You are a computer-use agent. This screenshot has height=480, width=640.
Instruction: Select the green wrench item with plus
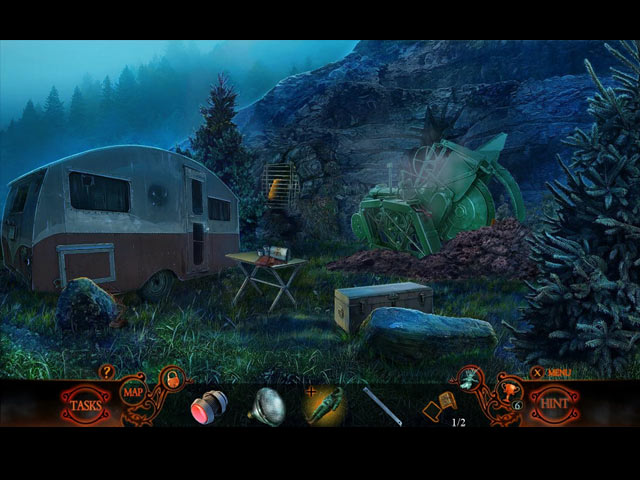coord(326,405)
